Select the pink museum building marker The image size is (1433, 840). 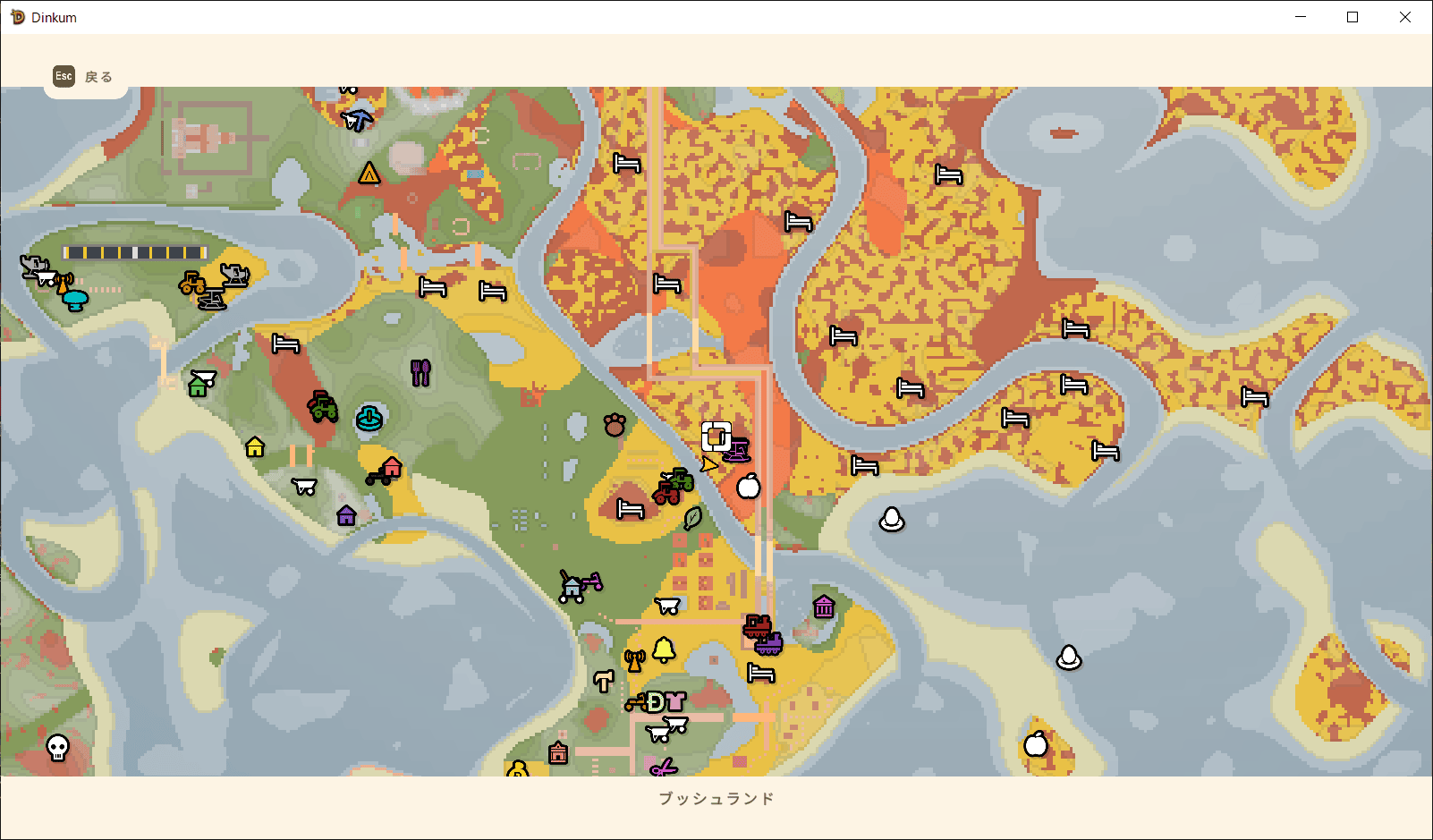tap(824, 607)
